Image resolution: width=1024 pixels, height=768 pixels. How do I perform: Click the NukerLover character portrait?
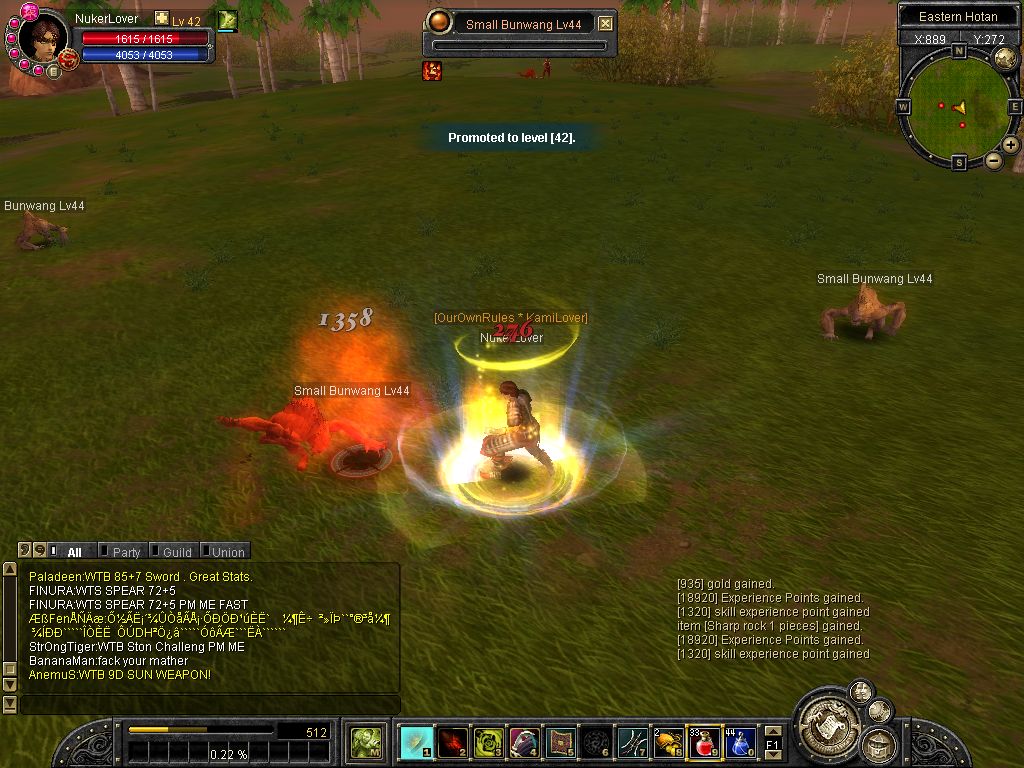click(x=43, y=38)
